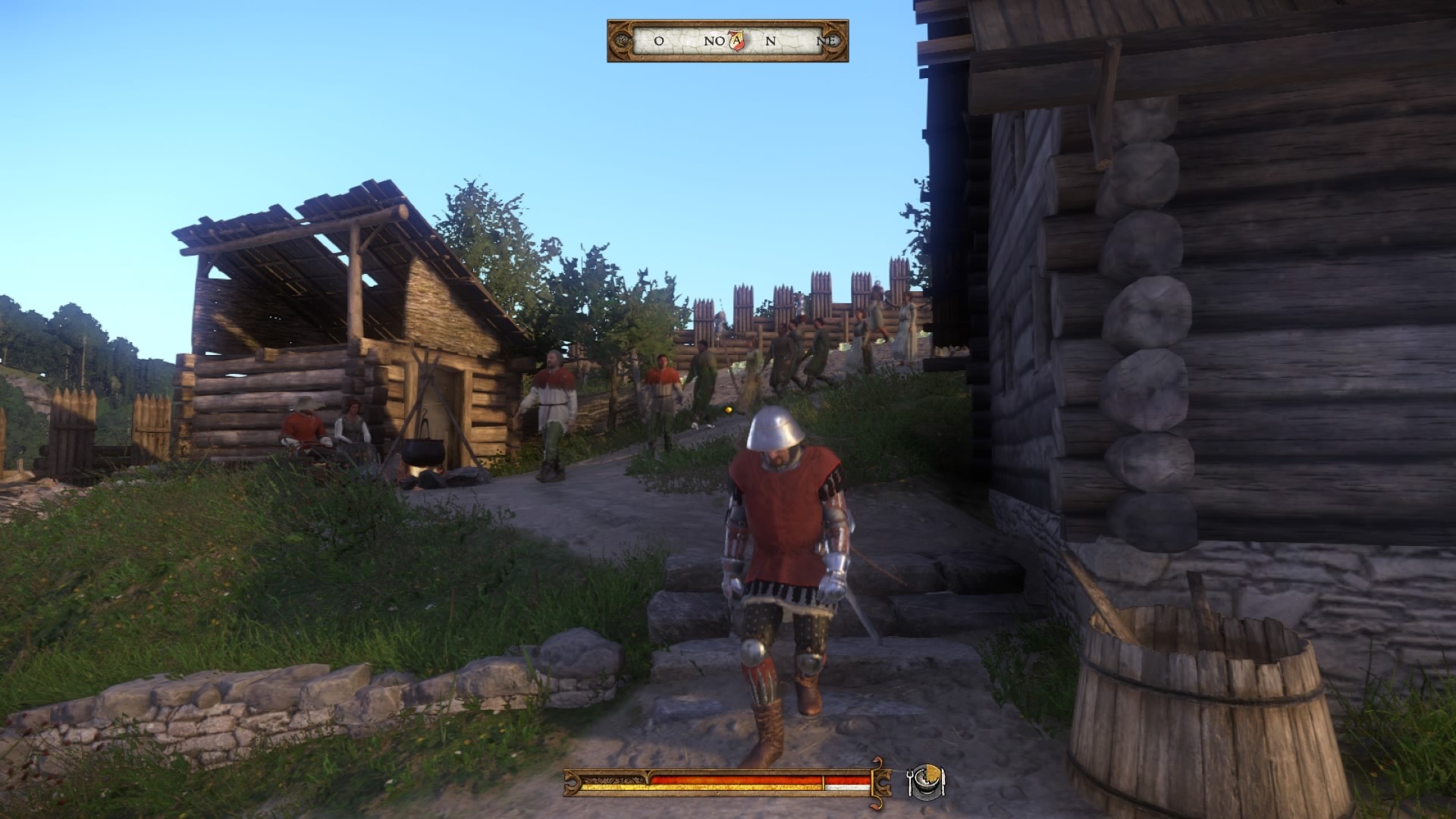
Task: Select the quest marker shield on the compass
Action: [x=736, y=41]
